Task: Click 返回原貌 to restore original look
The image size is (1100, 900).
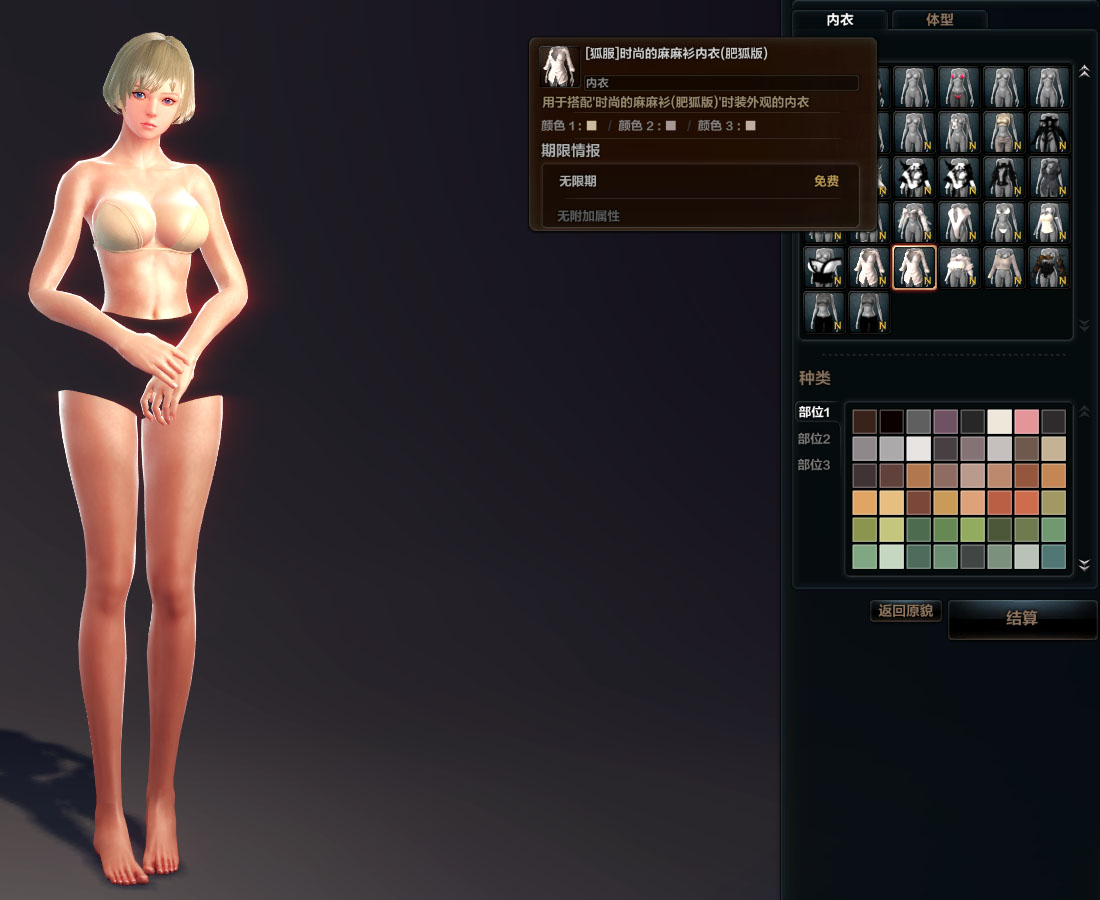Action: point(906,611)
